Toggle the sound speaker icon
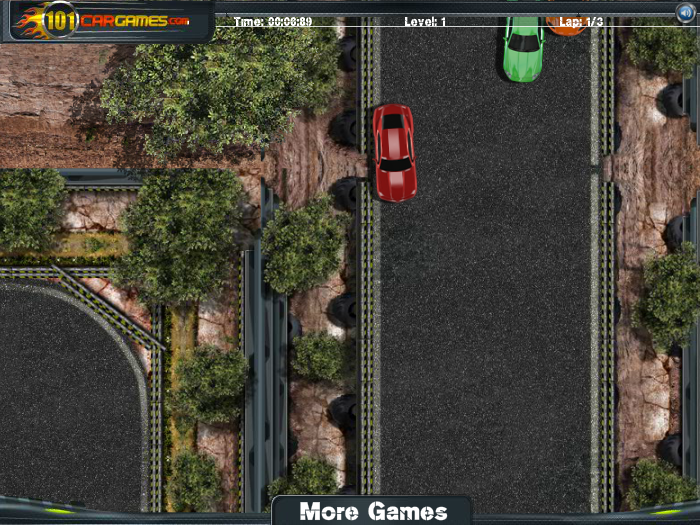 pyautogui.click(x=685, y=13)
